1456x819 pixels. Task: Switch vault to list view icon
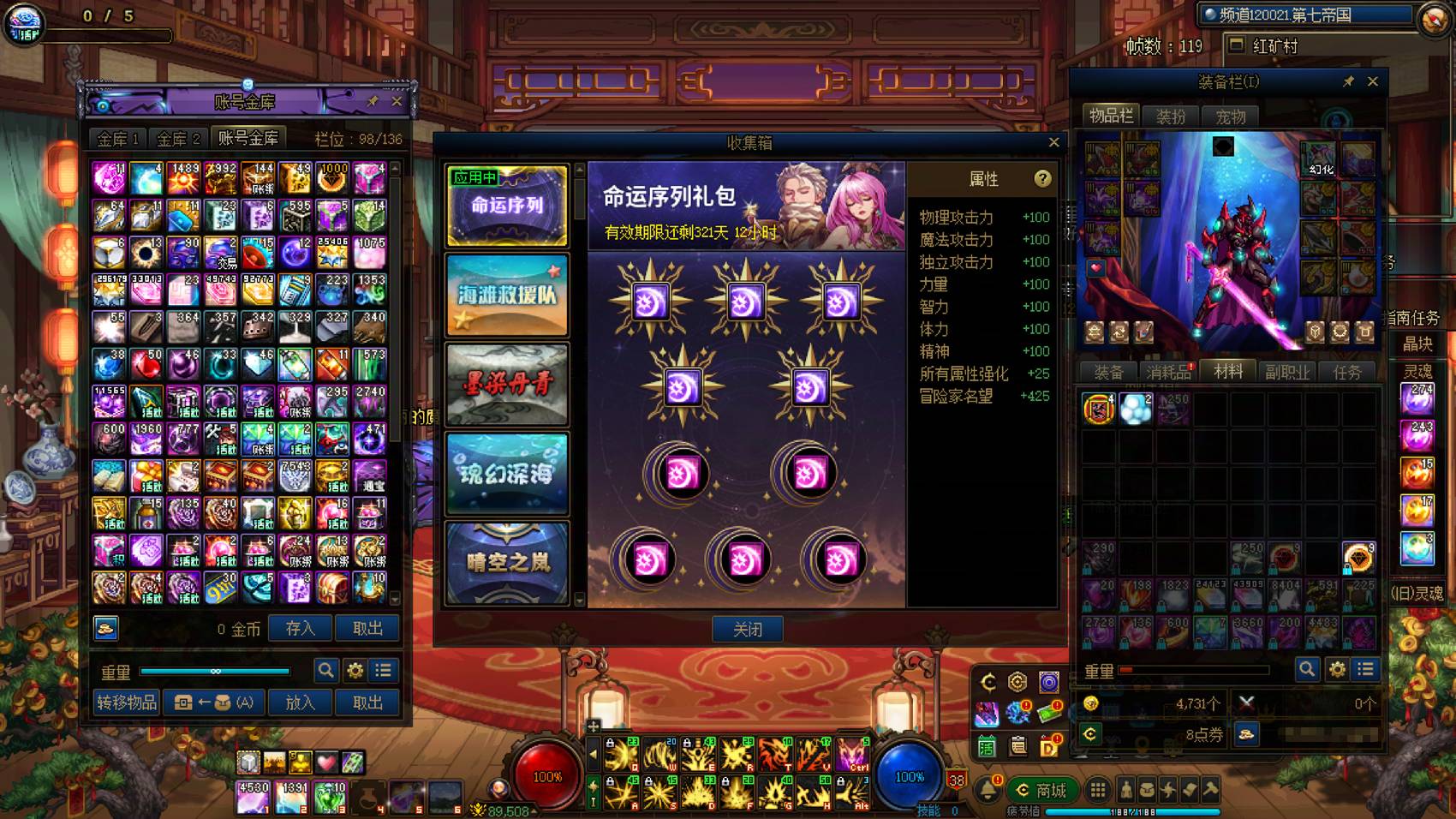tap(384, 671)
